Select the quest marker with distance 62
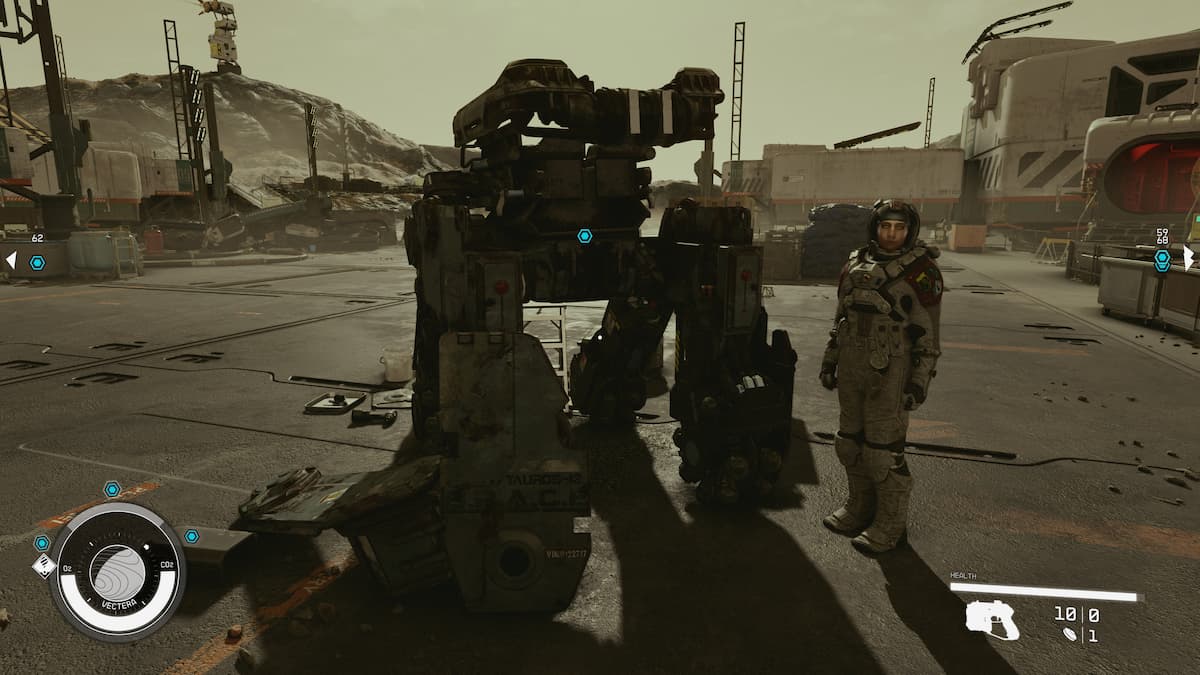The width and height of the screenshot is (1200, 675). point(37,262)
